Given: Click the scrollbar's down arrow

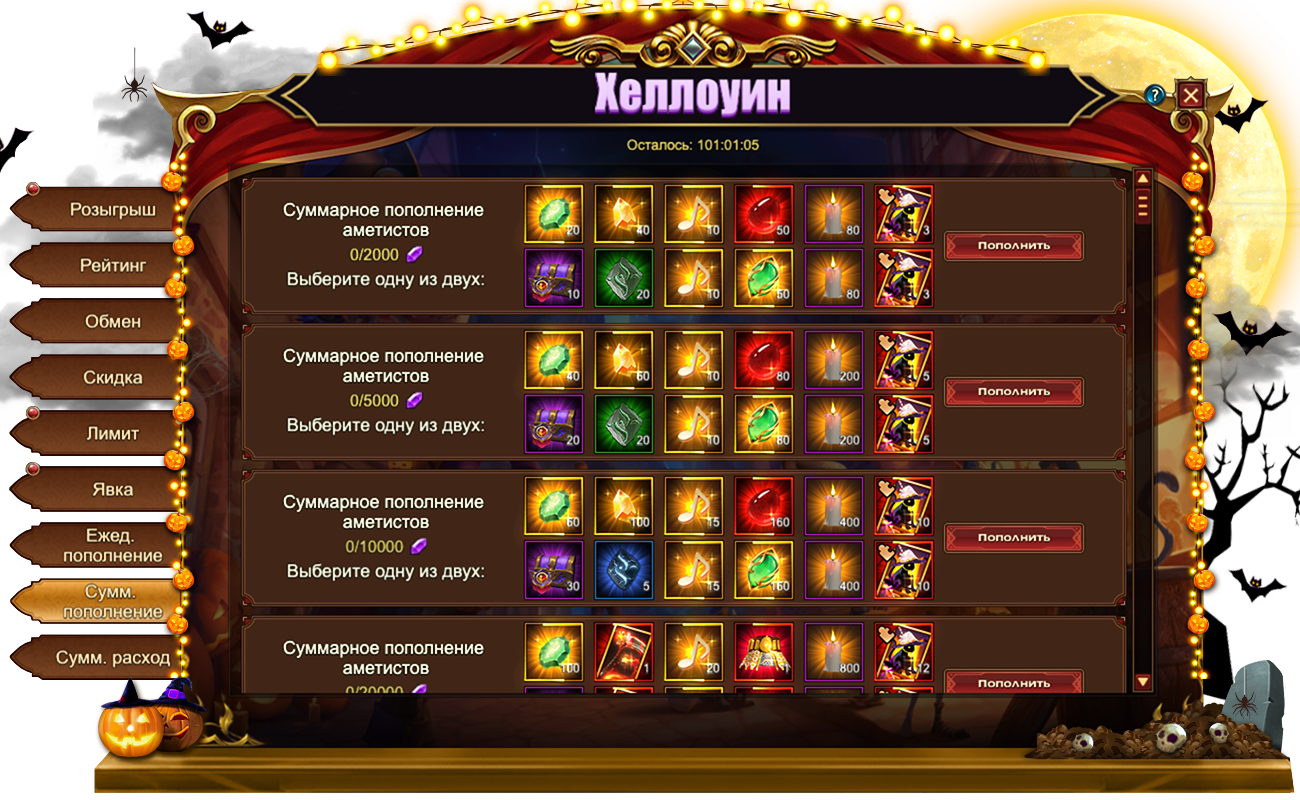Looking at the screenshot, I should coord(1143,681).
